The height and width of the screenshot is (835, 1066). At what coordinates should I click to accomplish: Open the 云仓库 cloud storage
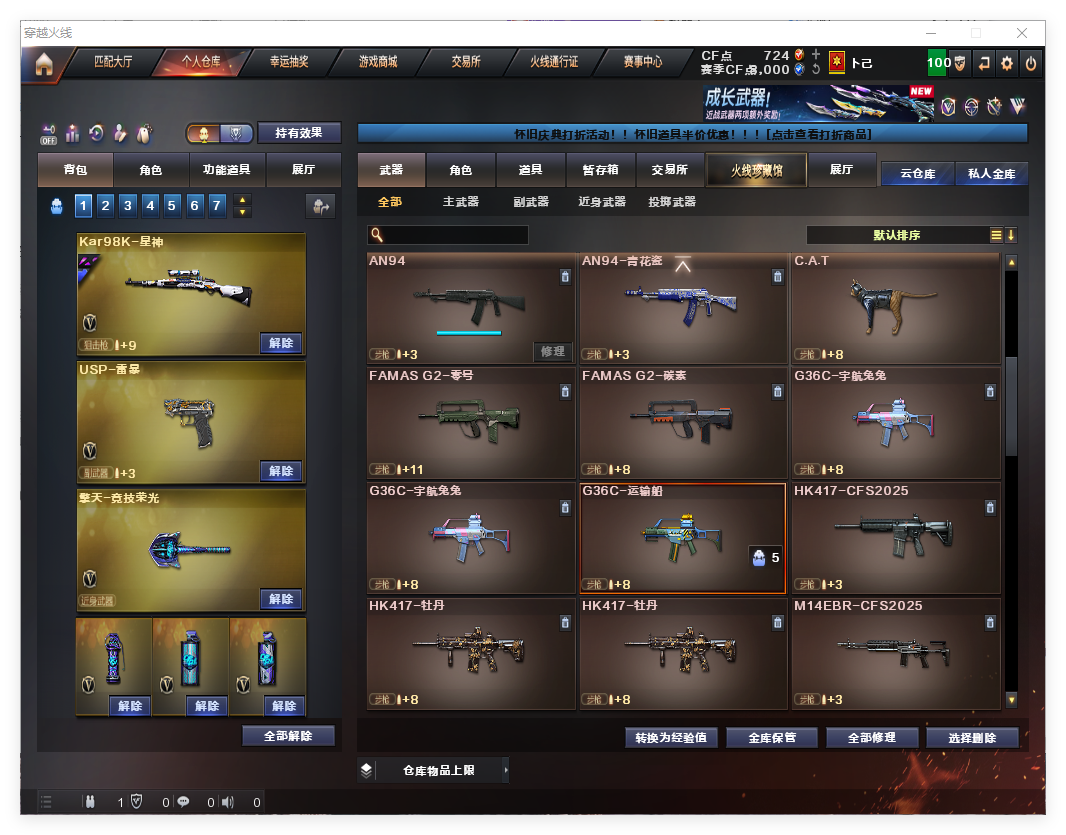tap(917, 173)
